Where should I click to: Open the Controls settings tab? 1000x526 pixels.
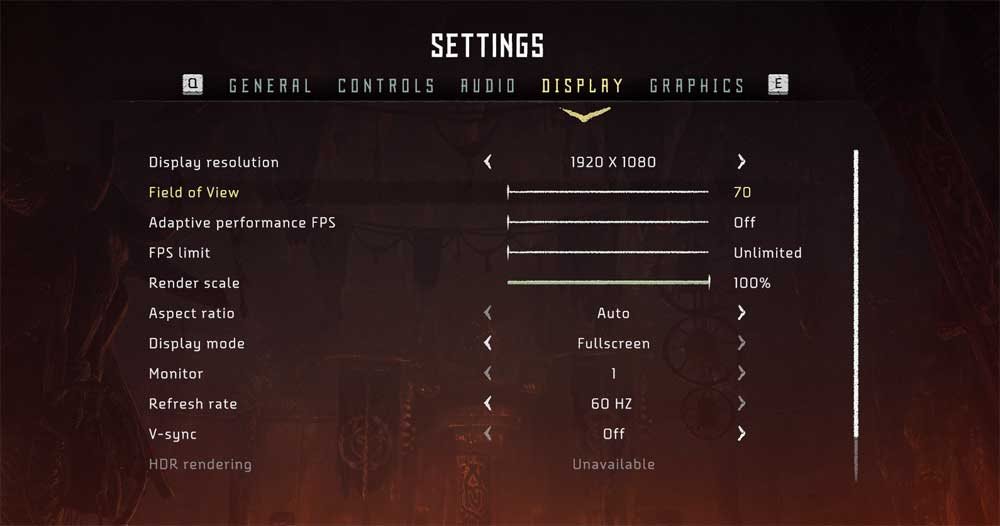click(x=386, y=86)
